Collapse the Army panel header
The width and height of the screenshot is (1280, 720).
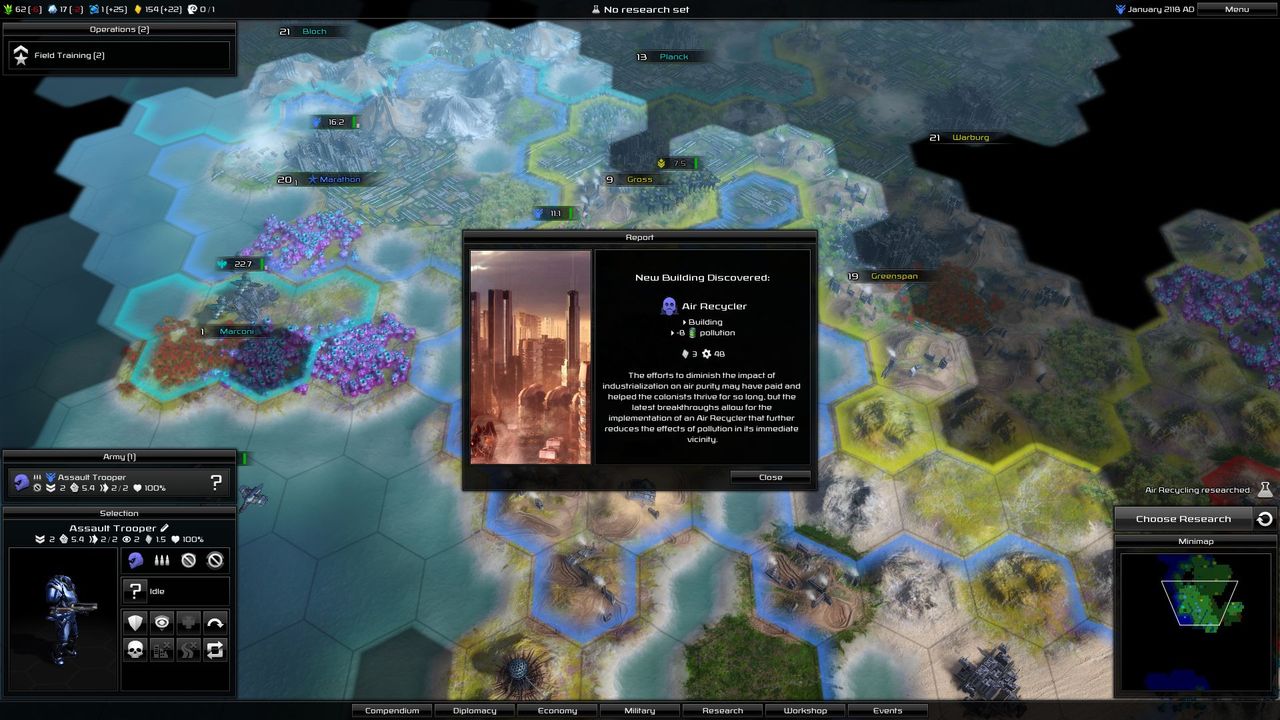(120, 456)
